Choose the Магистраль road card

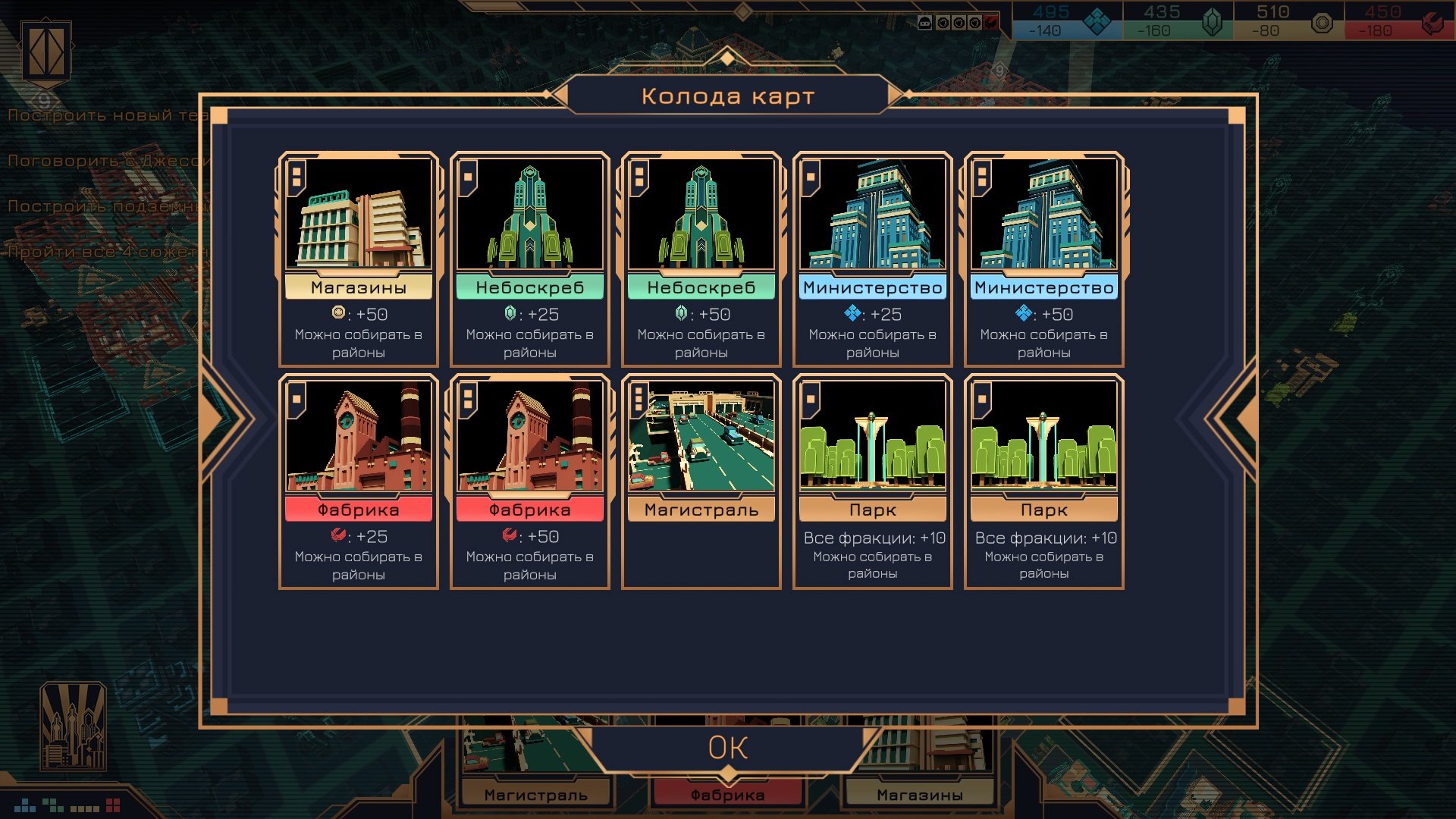(x=701, y=481)
